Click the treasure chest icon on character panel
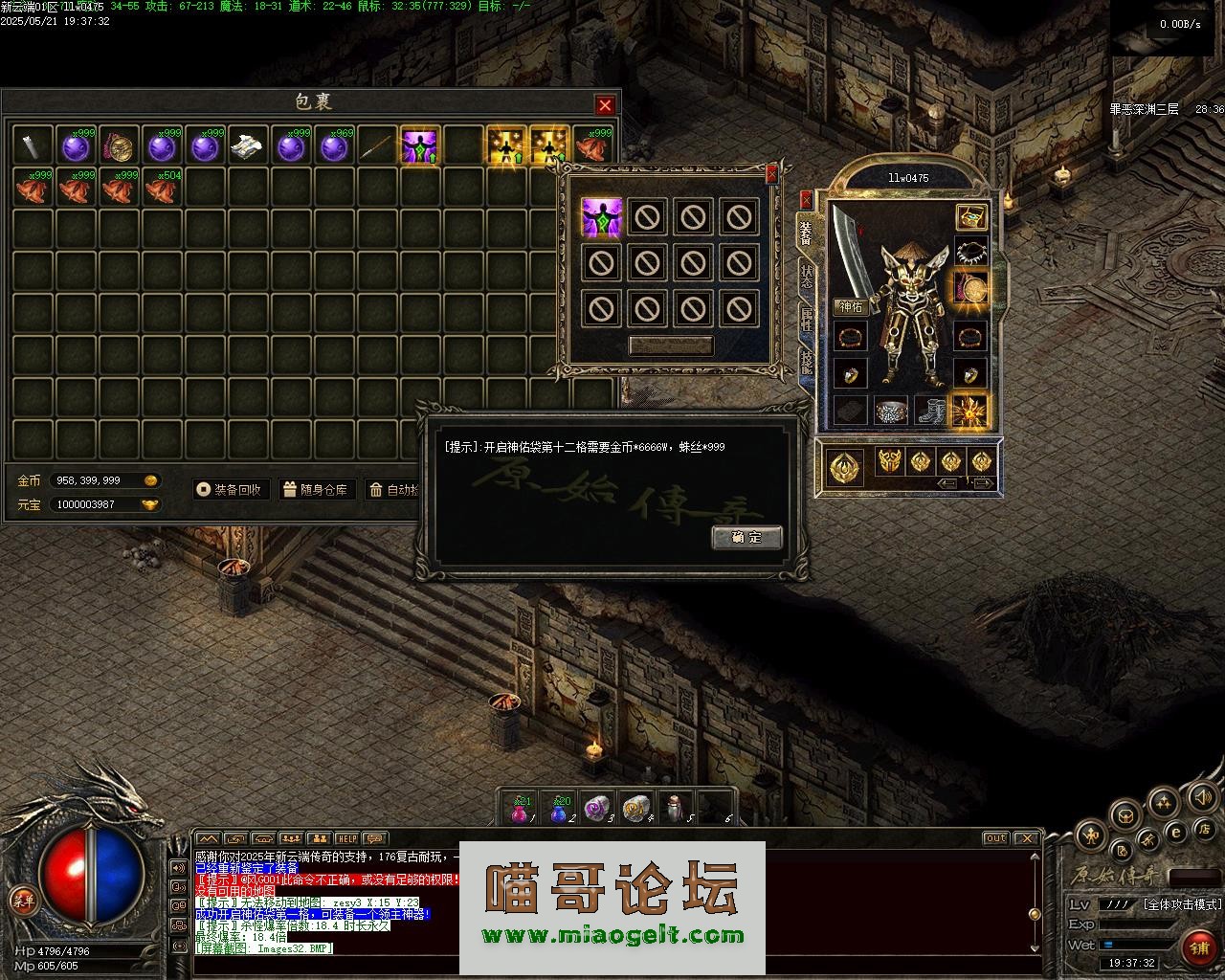 [x=972, y=217]
